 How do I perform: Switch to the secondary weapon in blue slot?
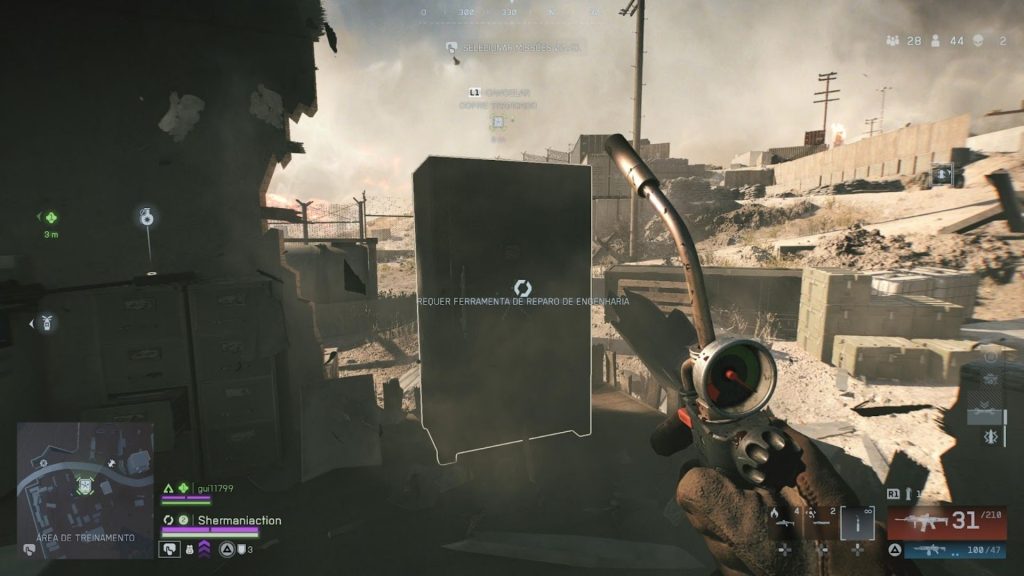[x=946, y=549]
